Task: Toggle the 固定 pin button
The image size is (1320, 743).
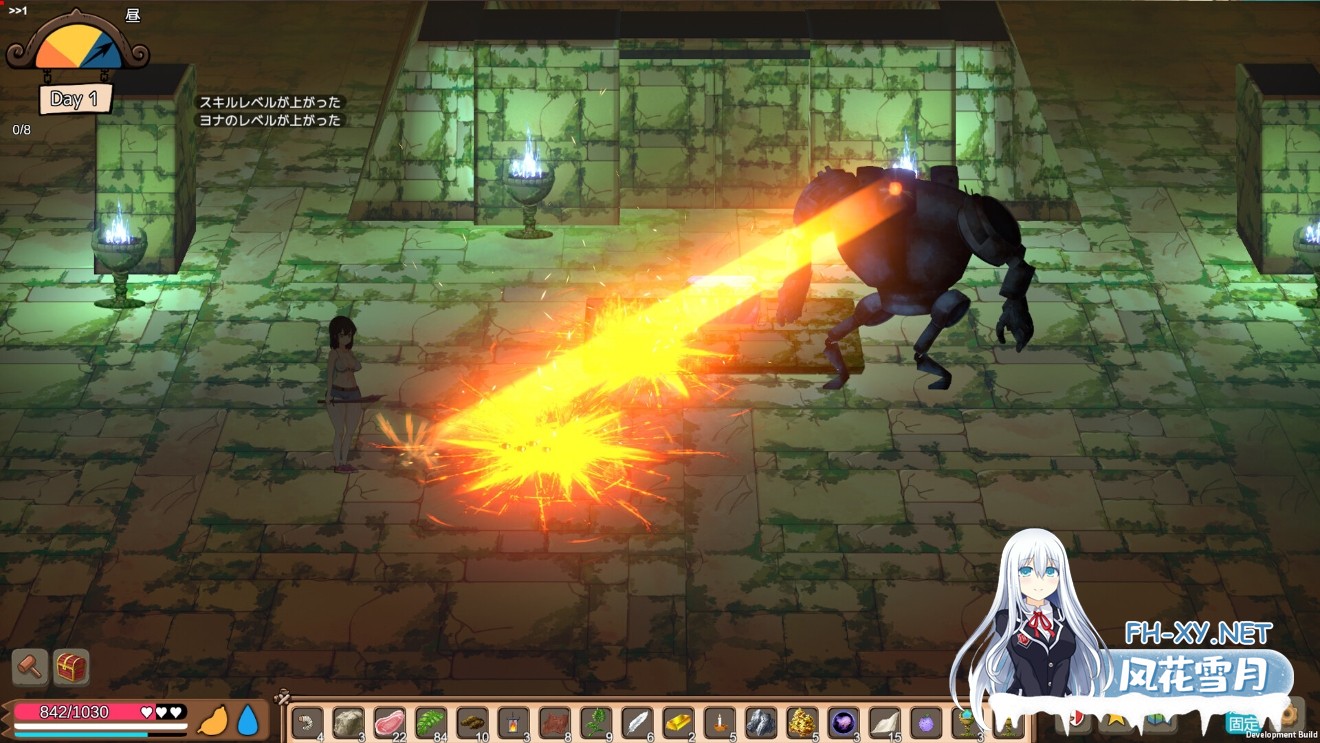Action: 1242,722
